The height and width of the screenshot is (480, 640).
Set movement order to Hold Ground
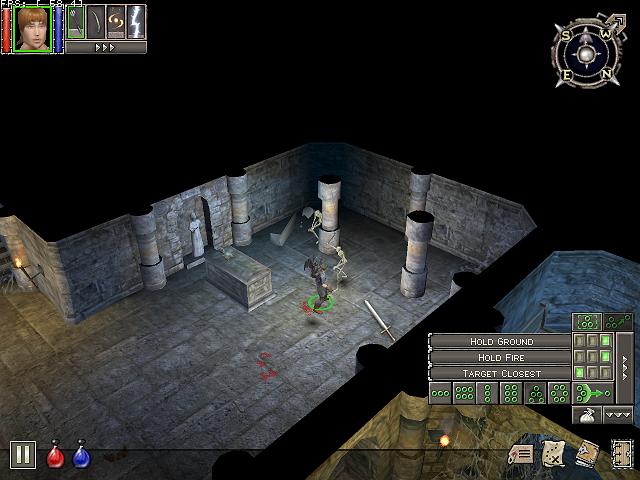tap(500, 341)
